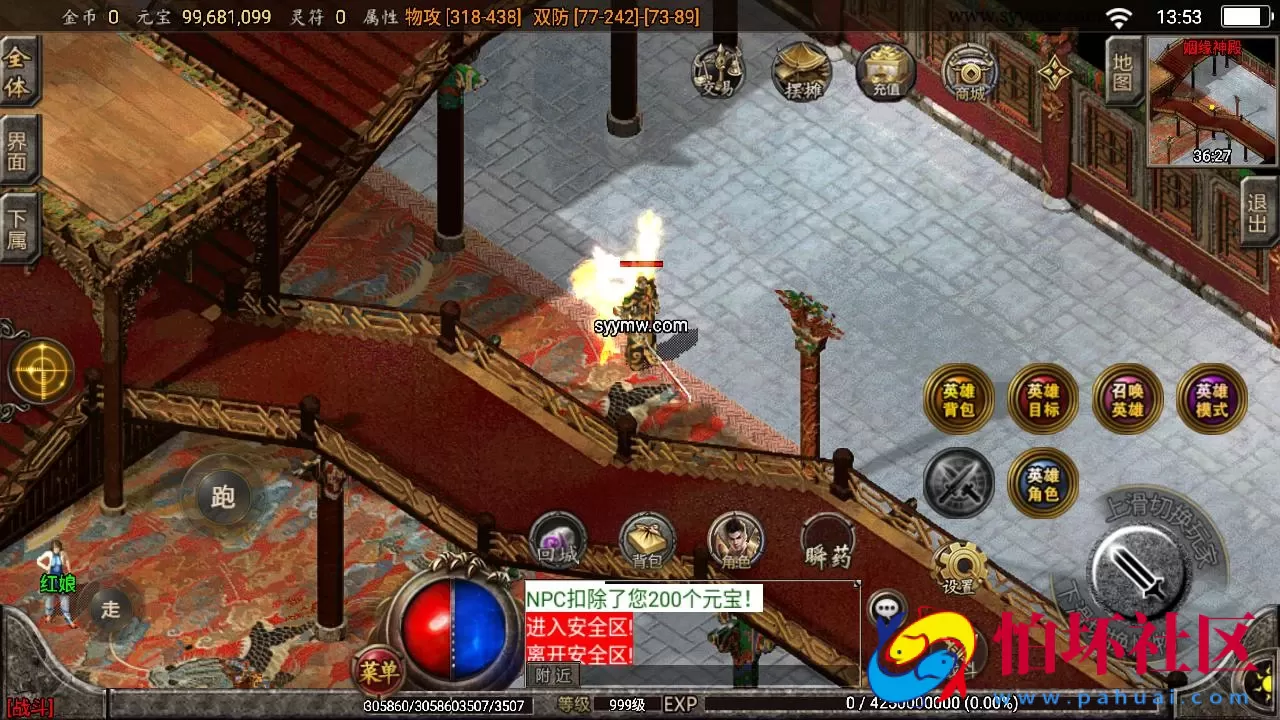Click the minimap in the corner
Screen dimensions: 1280x720
(x=1213, y=101)
